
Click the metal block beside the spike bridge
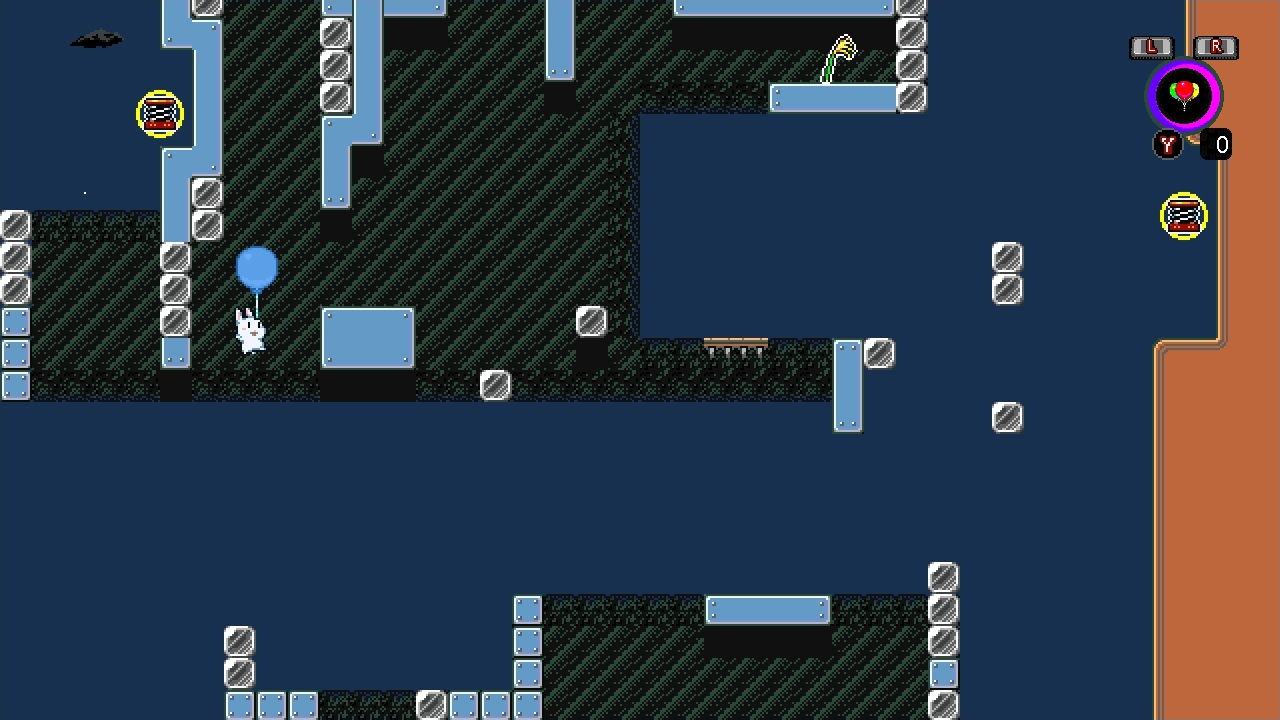879,352
